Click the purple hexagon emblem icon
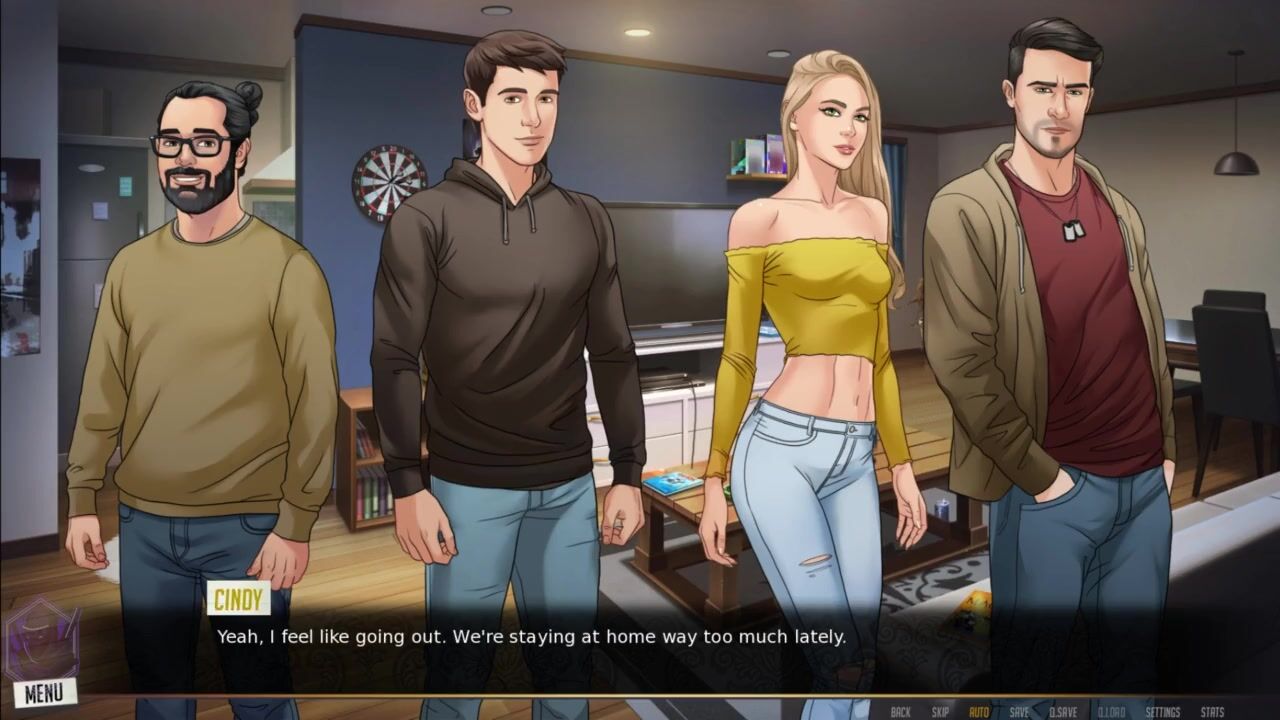This screenshot has height=720, width=1280. [x=40, y=640]
